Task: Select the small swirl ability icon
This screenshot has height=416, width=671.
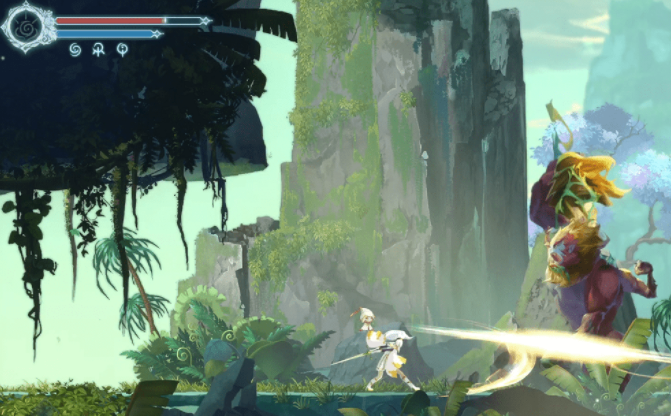Action: [x=74, y=49]
